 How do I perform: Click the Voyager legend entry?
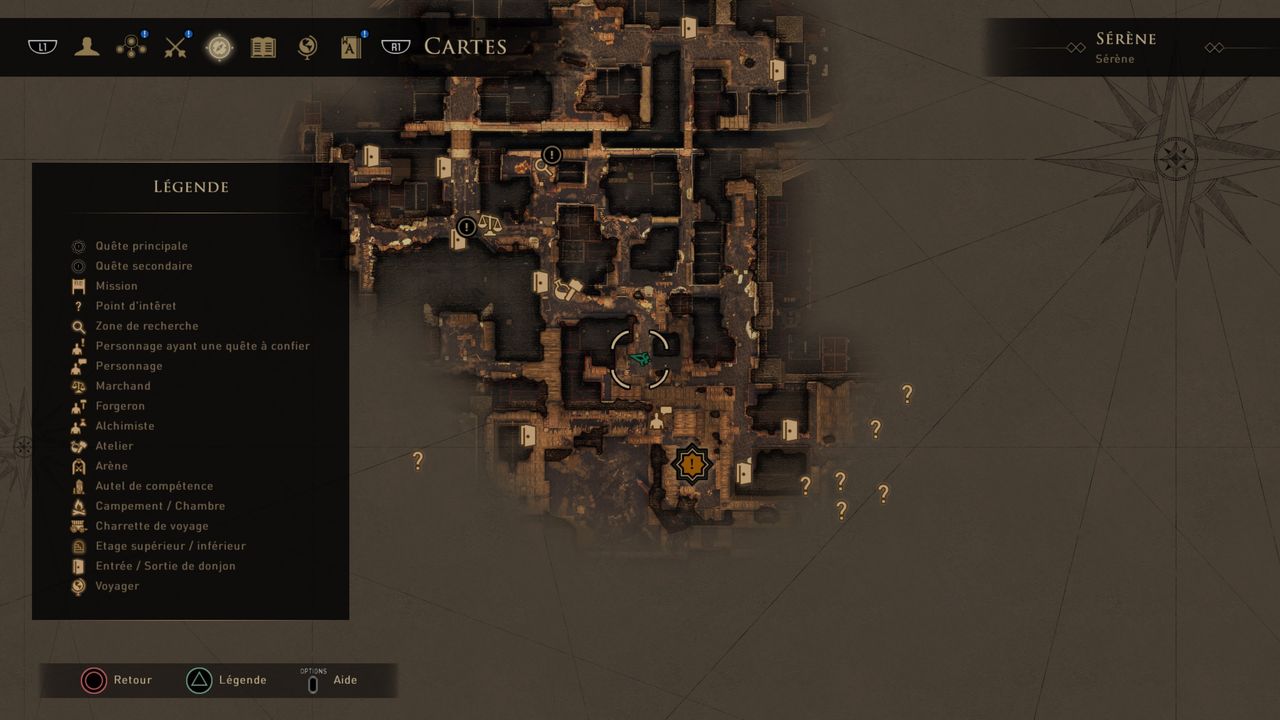(x=117, y=586)
